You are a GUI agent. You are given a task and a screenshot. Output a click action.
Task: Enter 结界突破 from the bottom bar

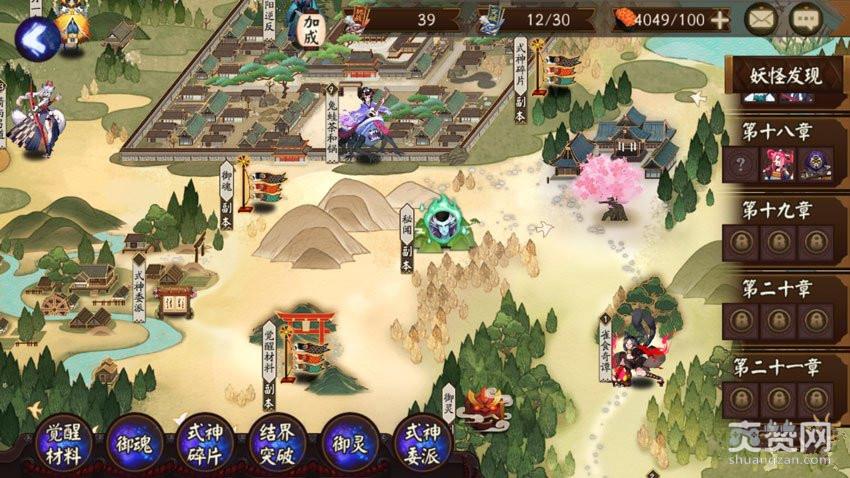277,443
